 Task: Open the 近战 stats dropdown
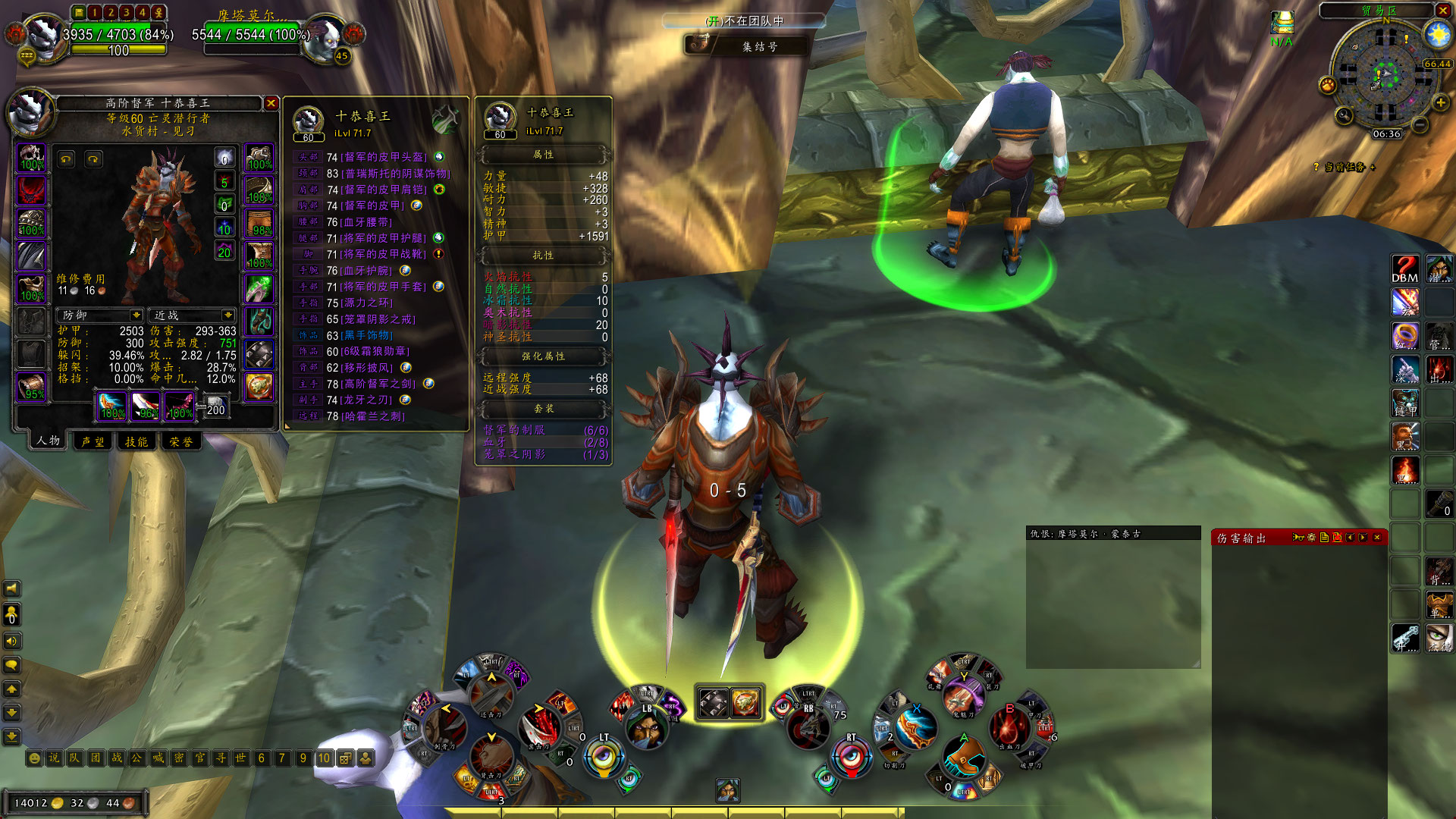coord(227,315)
